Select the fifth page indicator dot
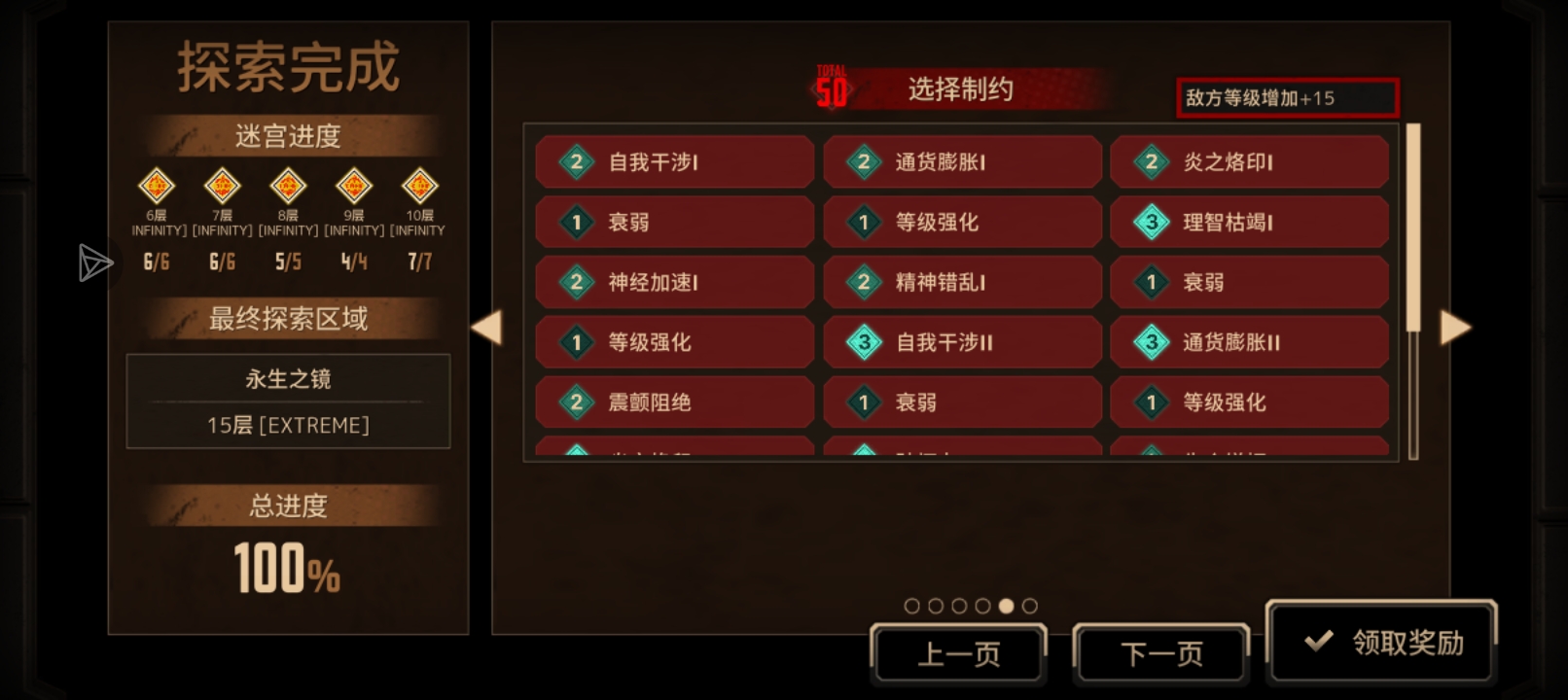The height and width of the screenshot is (700, 1568). (x=1007, y=605)
